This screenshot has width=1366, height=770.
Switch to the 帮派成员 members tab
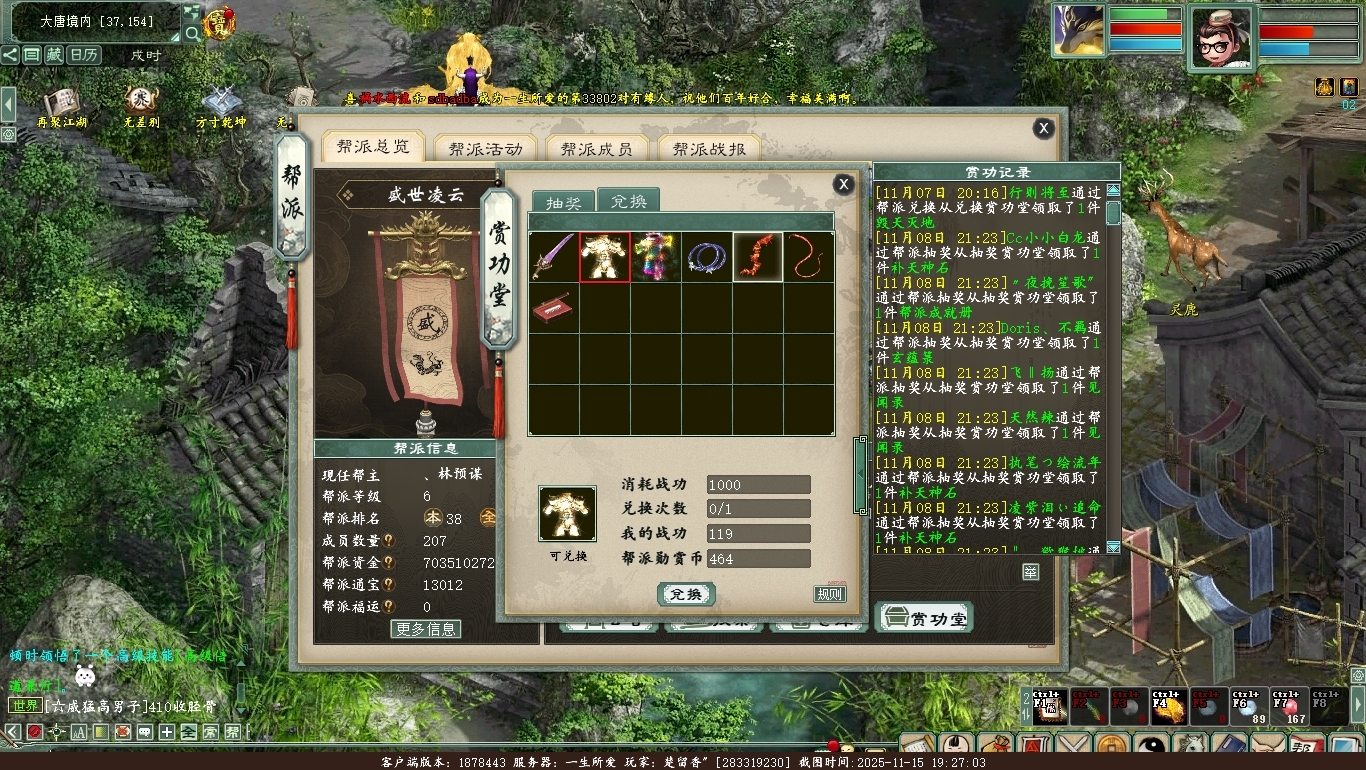(597, 149)
